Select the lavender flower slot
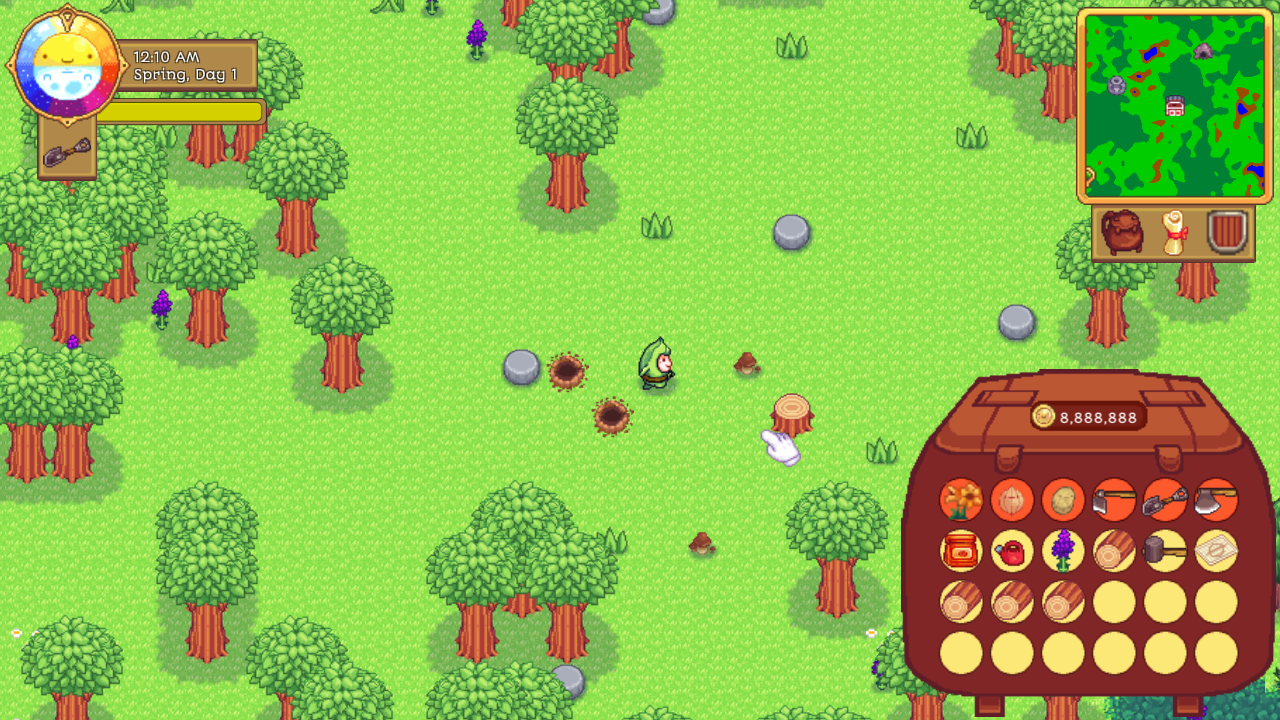This screenshot has height=720, width=1280. [x=1063, y=551]
